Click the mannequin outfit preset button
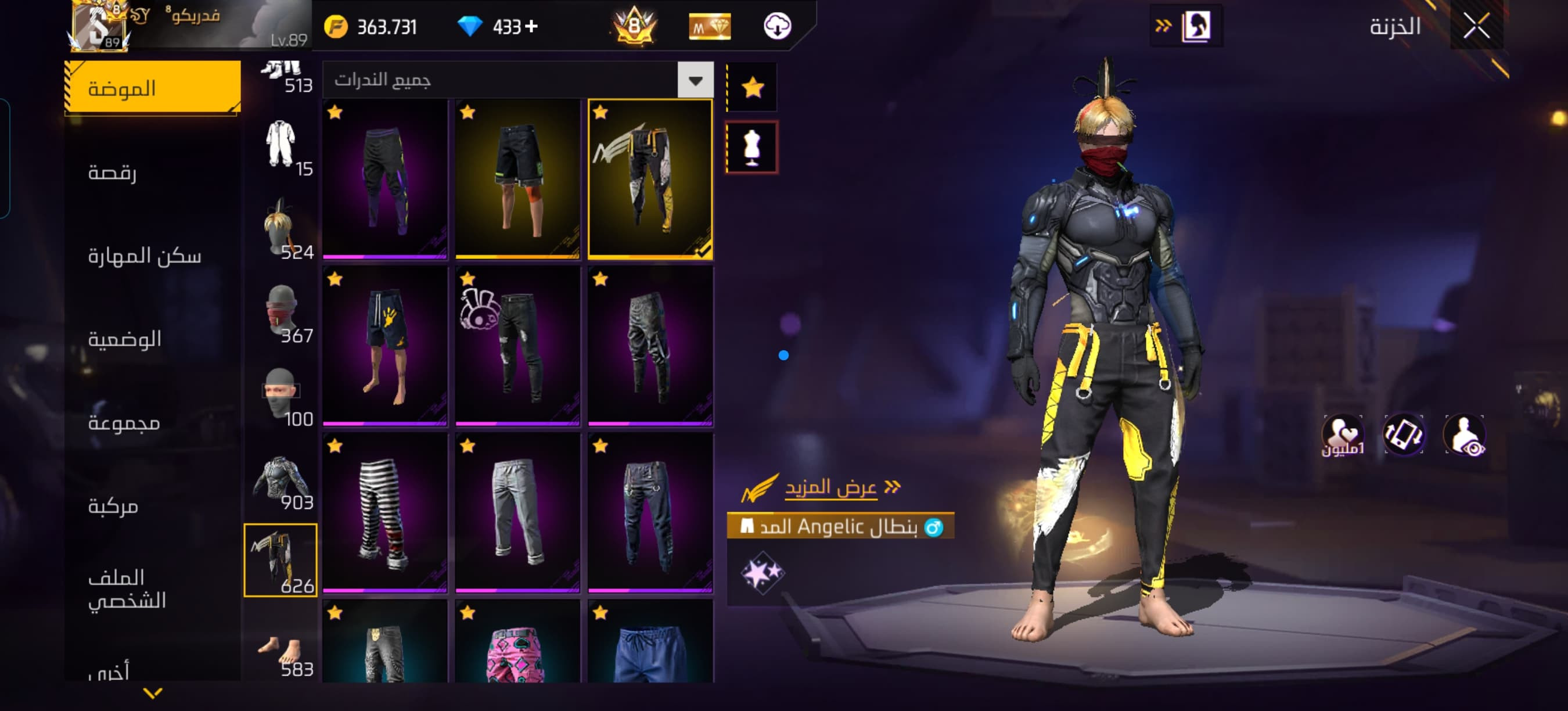 click(x=752, y=148)
